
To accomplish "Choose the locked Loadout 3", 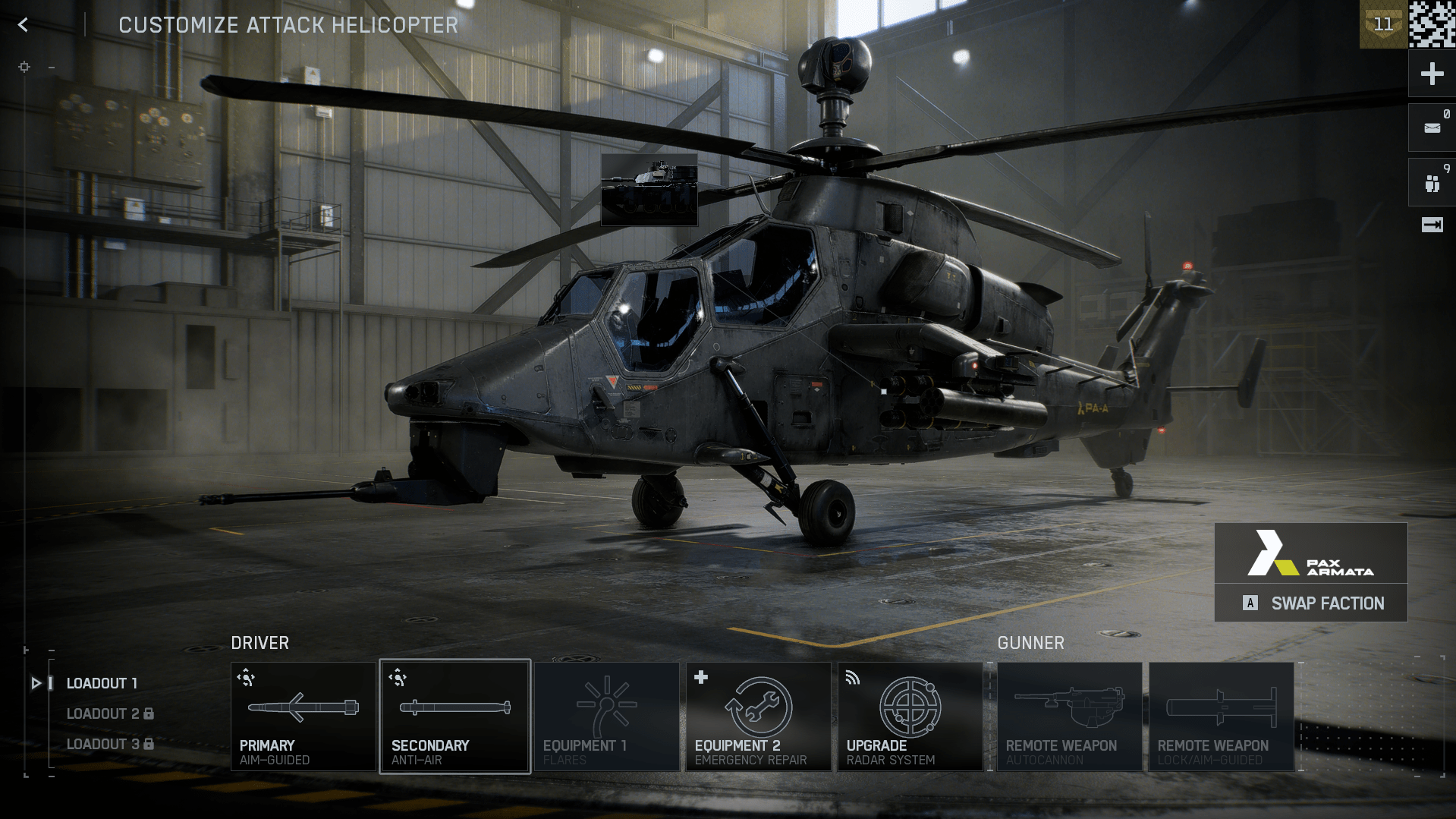I will pyautogui.click(x=109, y=744).
